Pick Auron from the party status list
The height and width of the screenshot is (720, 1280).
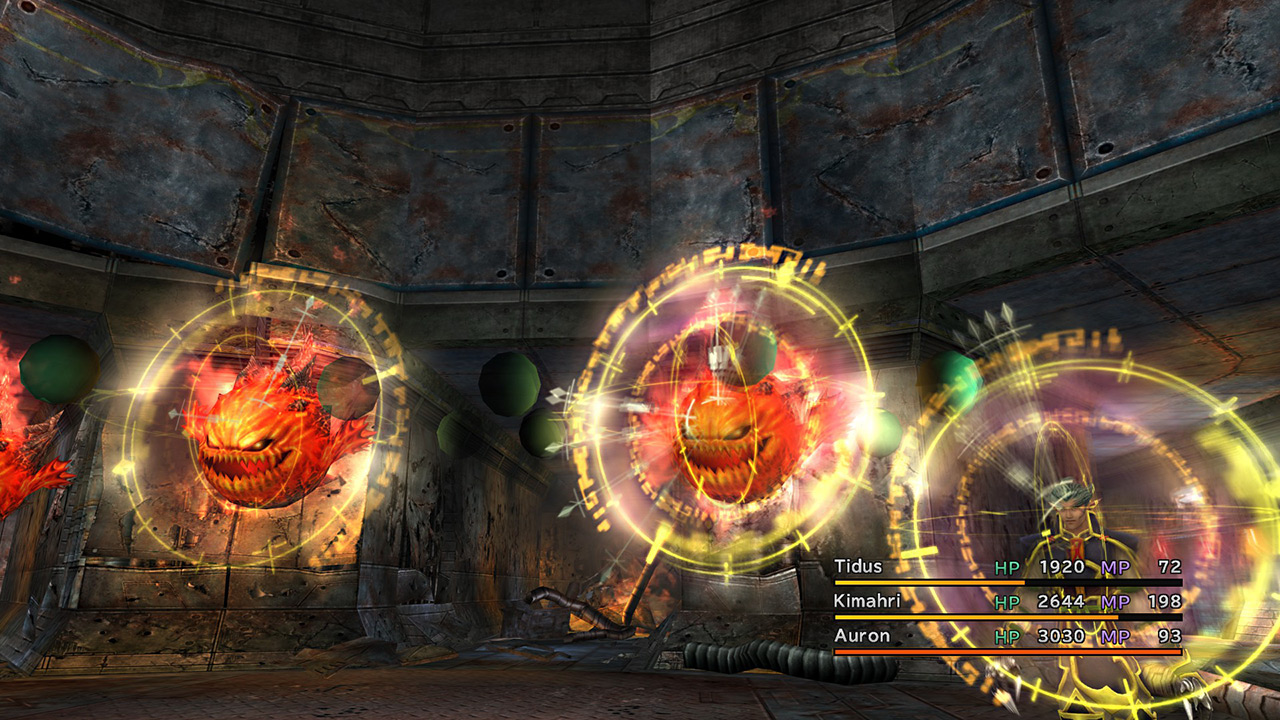861,636
